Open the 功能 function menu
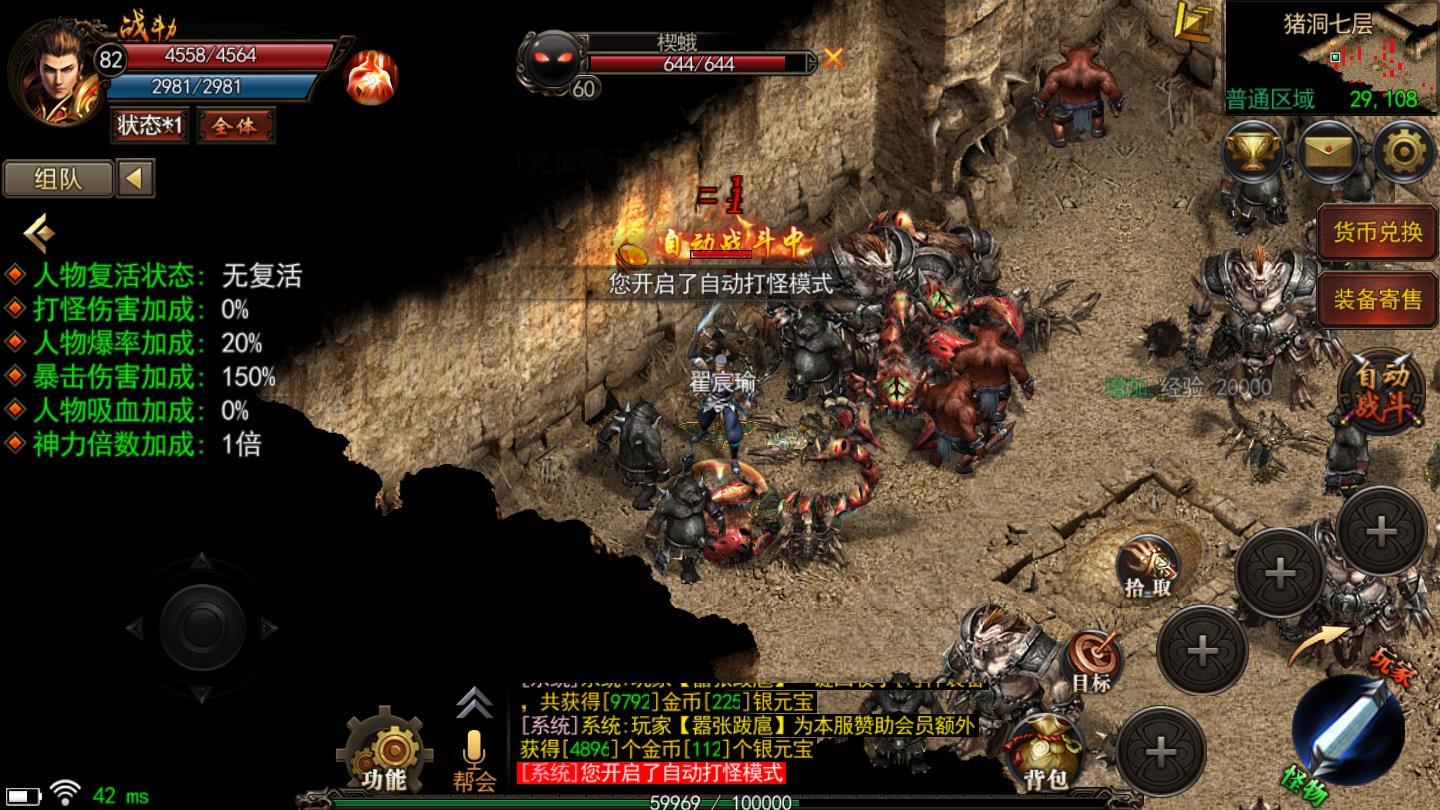The image size is (1440, 810). pyautogui.click(x=384, y=752)
